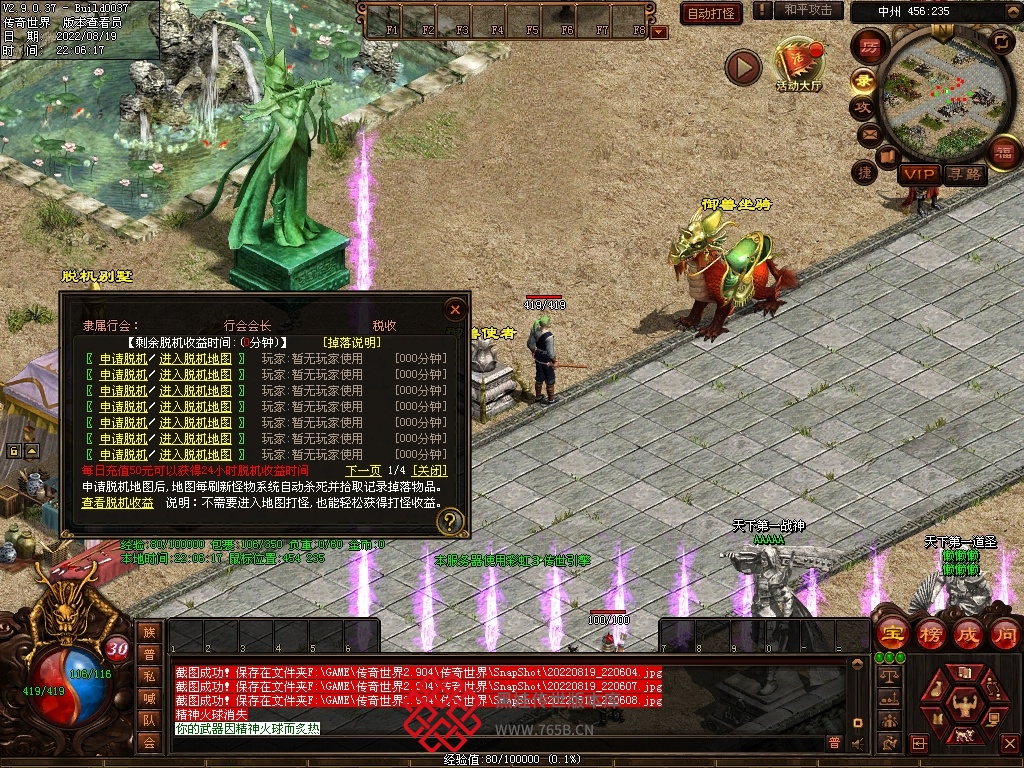Click the round play arrow button
Screen dimensions: 1024x768
743,68
